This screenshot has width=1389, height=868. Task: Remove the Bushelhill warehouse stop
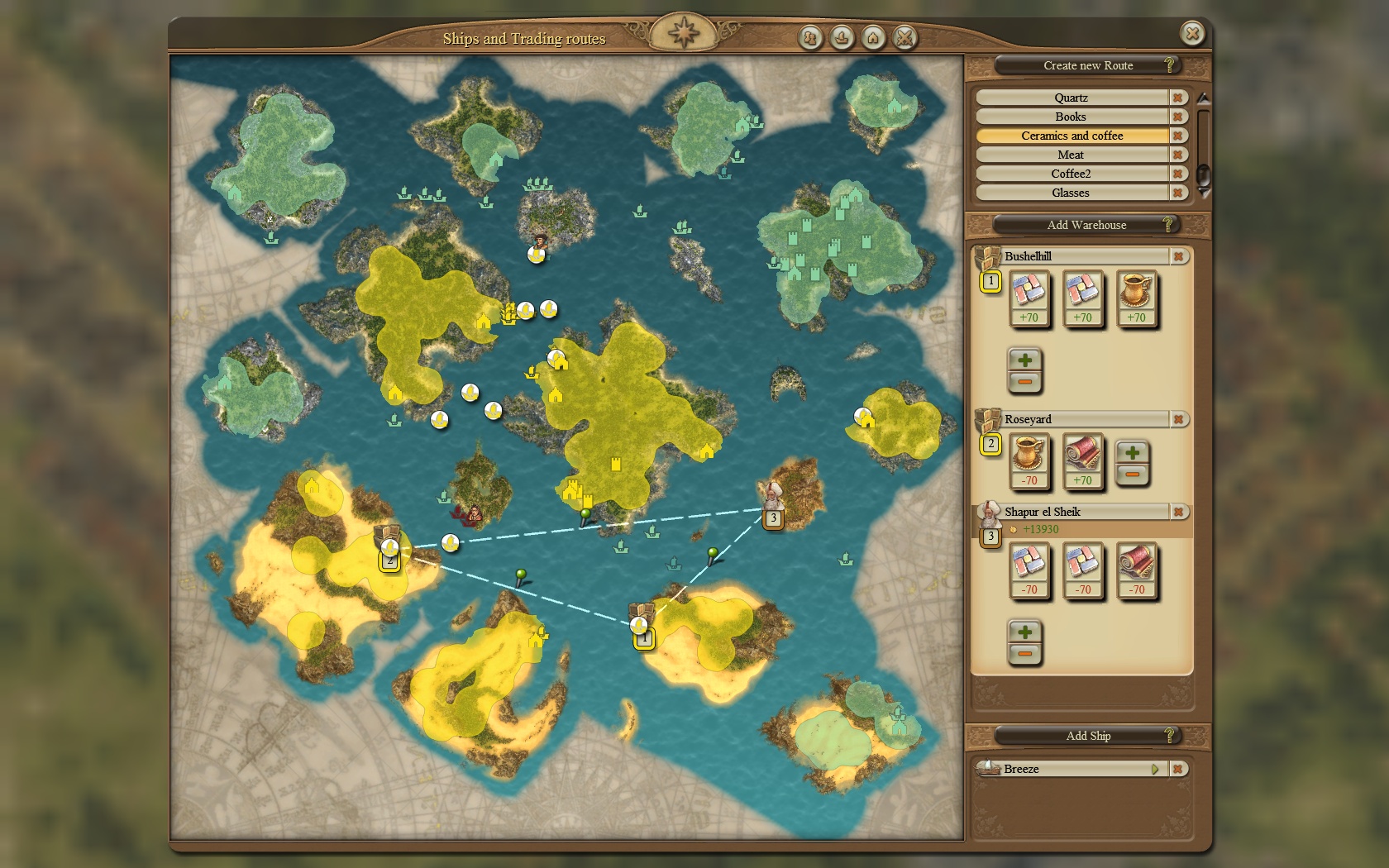[1178, 257]
